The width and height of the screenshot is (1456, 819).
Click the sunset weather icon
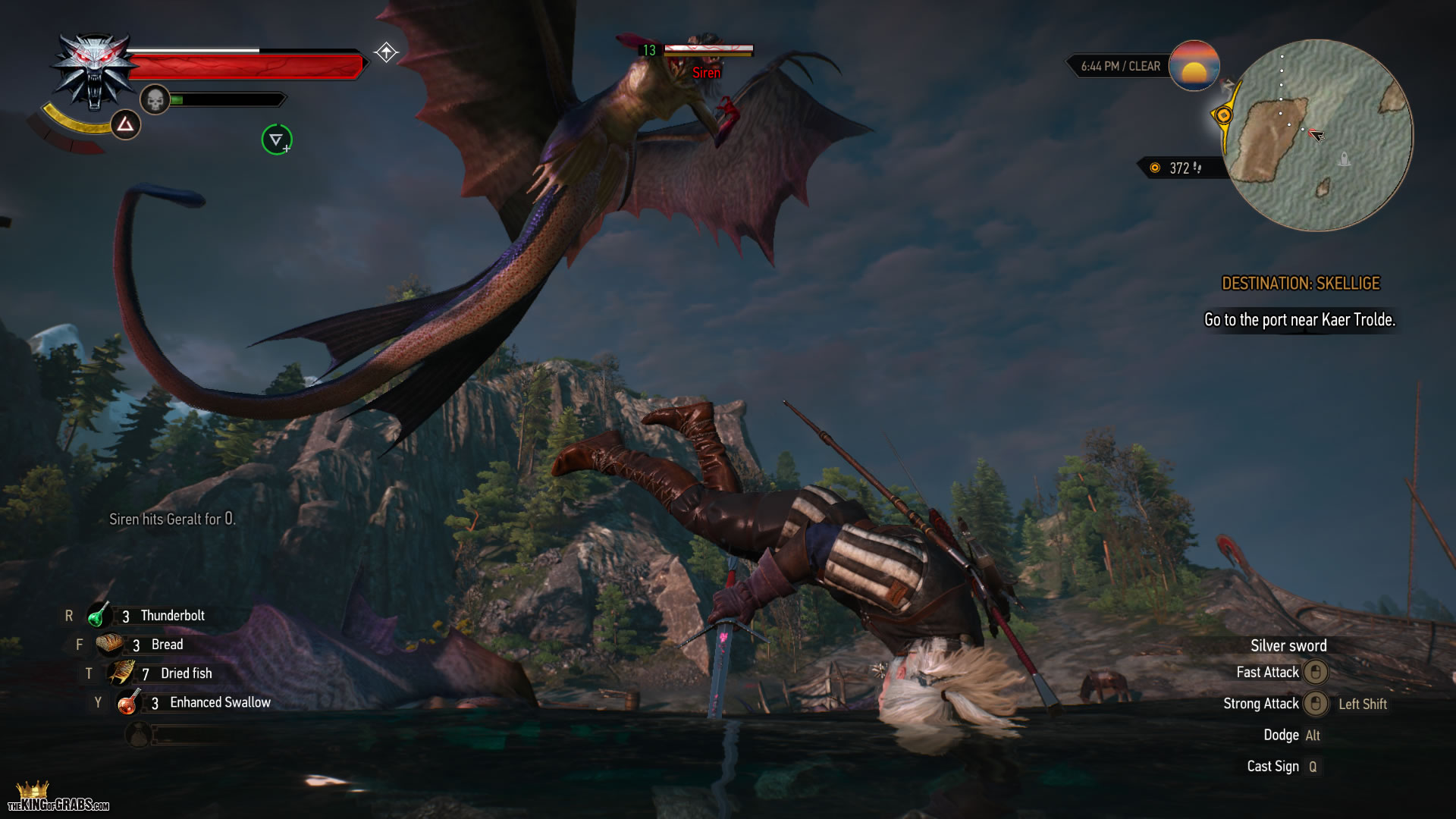point(1194,66)
